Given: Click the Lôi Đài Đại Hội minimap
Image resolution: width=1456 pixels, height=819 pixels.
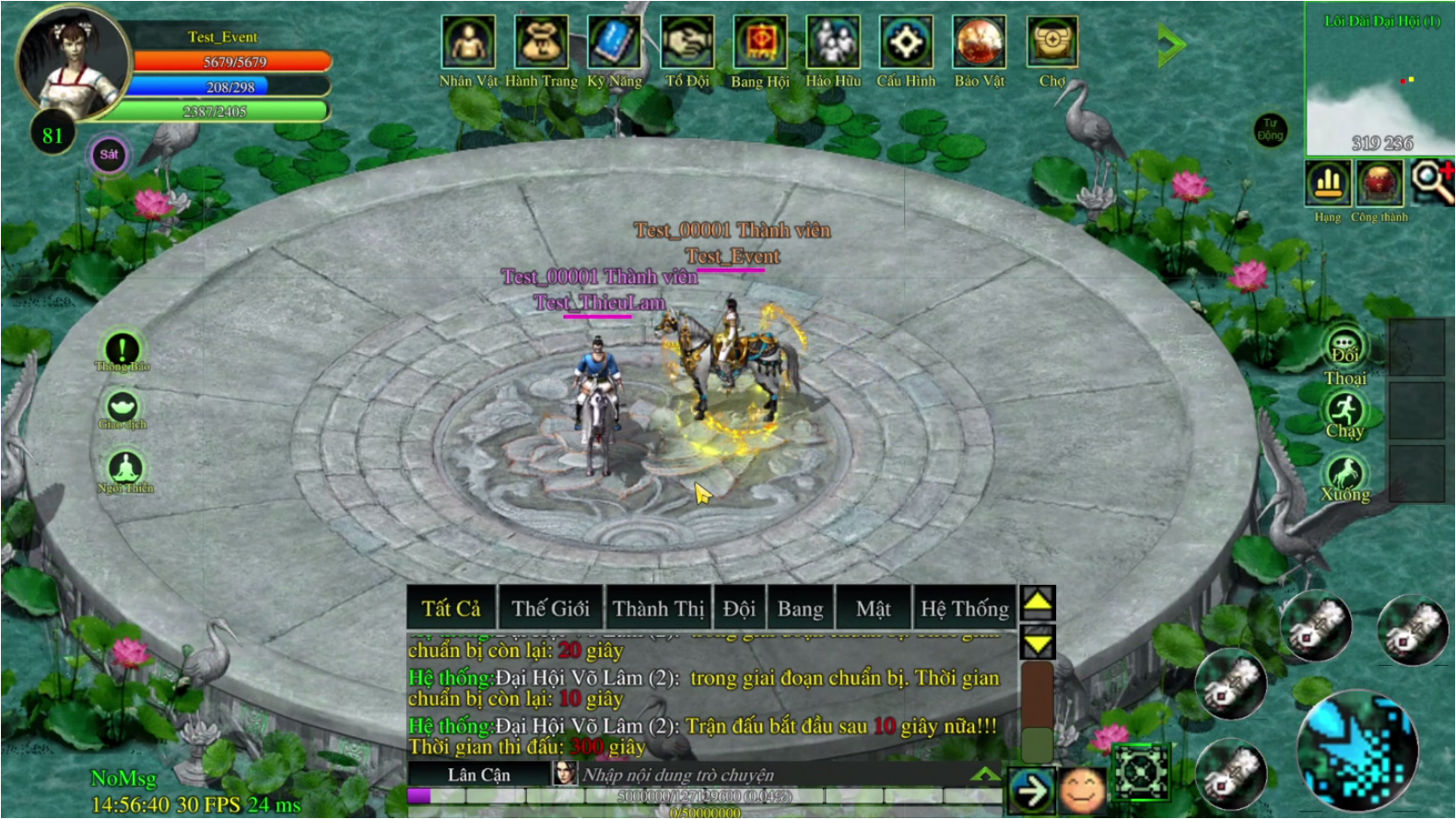Looking at the screenshot, I should tap(1380, 81).
